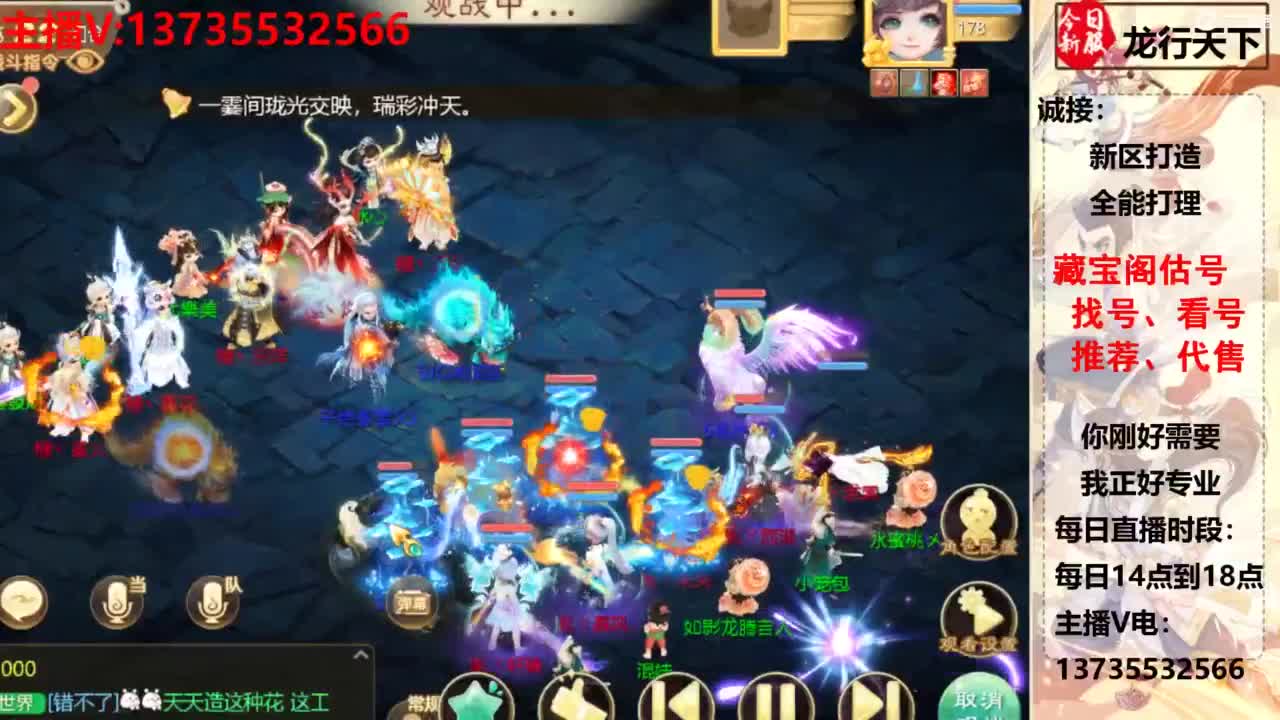Screen dimensions: 1280x720
Task: Click the bell icon next to the announcement
Action: tap(175, 101)
